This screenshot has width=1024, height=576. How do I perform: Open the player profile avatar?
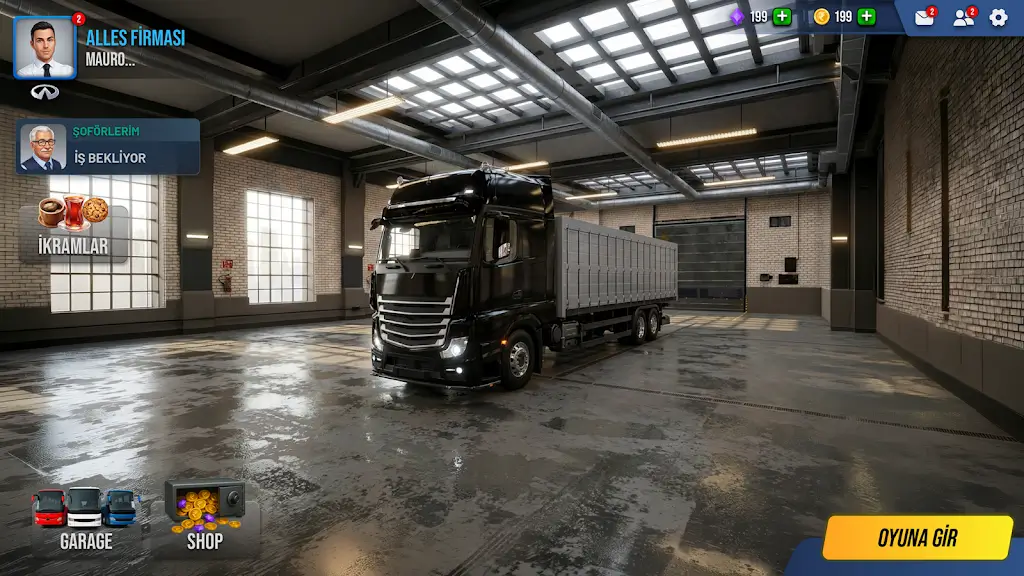point(45,48)
